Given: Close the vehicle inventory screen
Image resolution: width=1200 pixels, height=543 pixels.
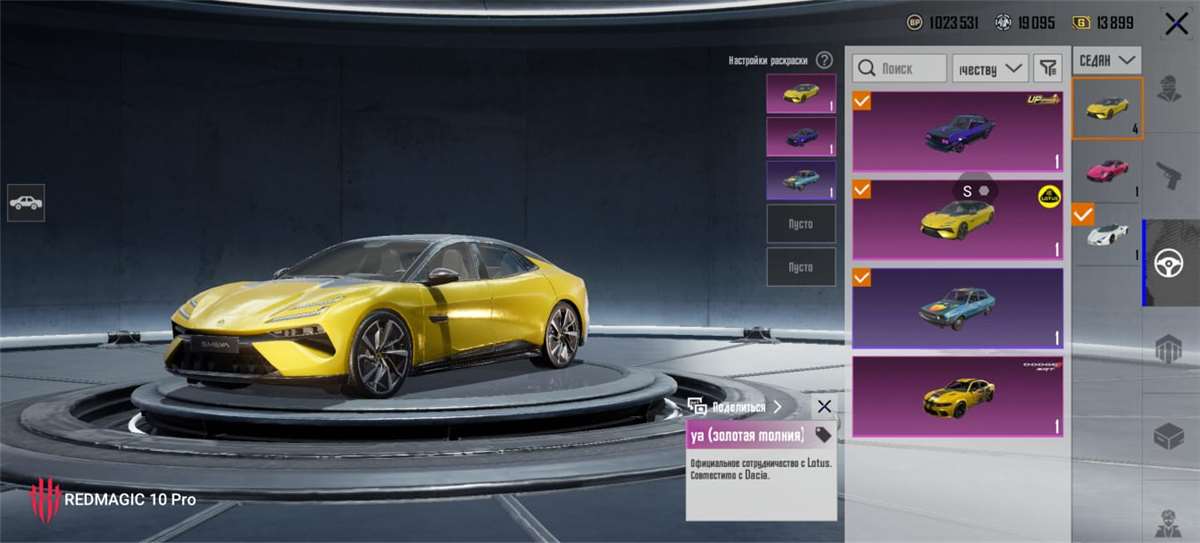Looking at the screenshot, I should click(x=1176, y=24).
